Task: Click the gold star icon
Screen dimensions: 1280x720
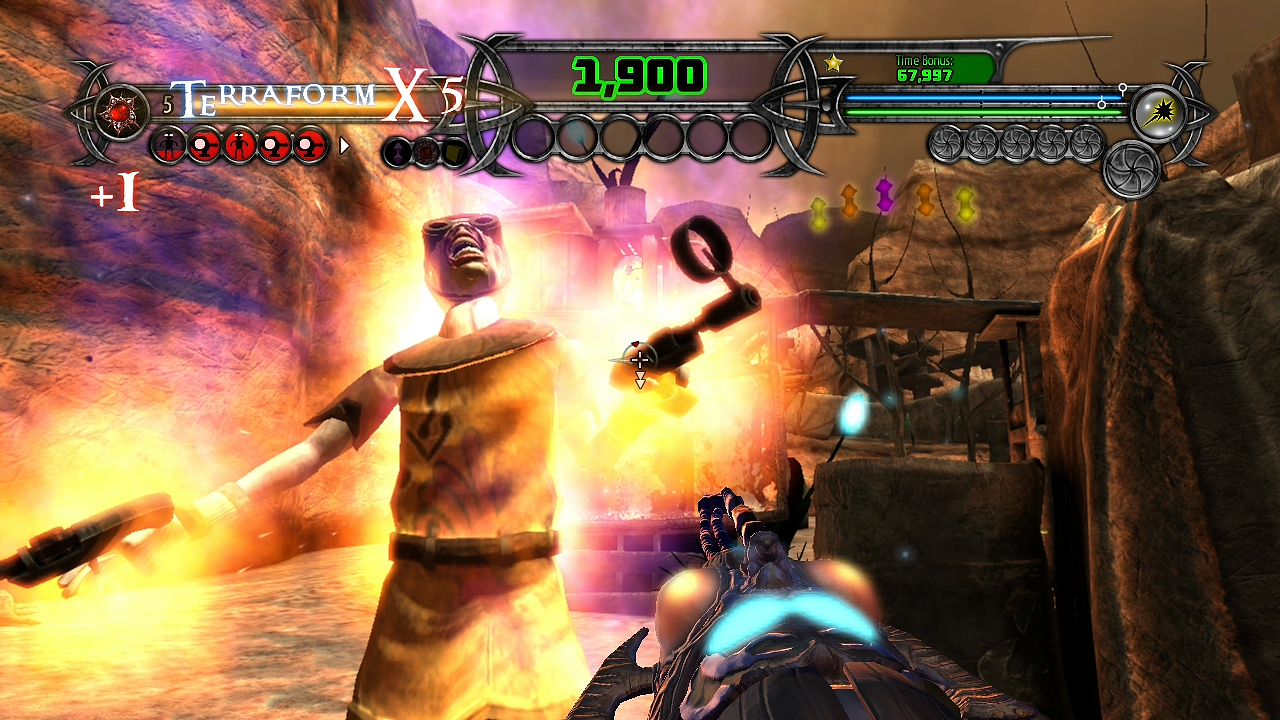Action: point(833,63)
